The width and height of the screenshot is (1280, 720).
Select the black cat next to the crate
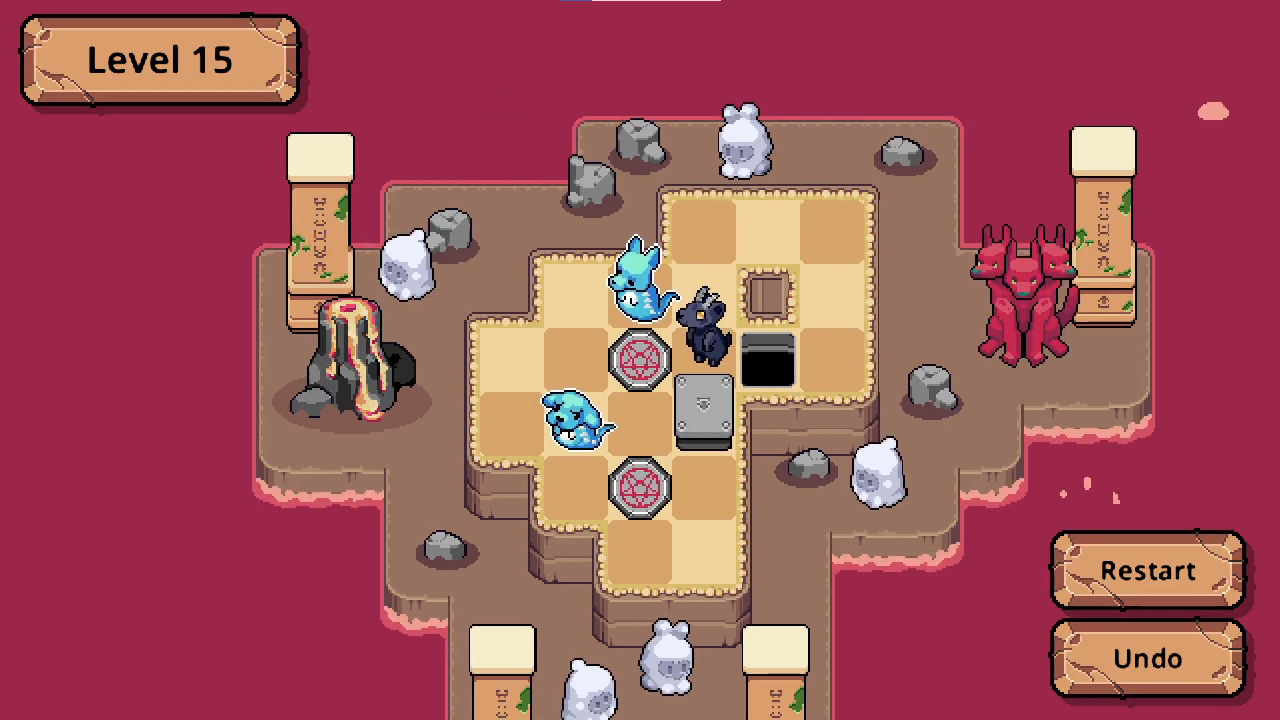point(705,325)
